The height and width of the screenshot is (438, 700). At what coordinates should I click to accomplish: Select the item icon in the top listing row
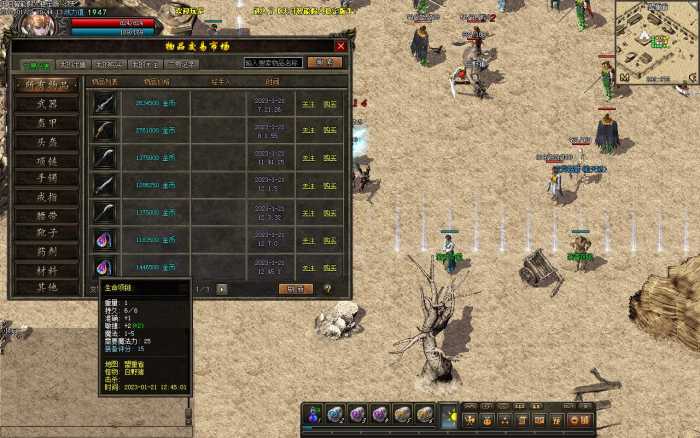(x=106, y=103)
